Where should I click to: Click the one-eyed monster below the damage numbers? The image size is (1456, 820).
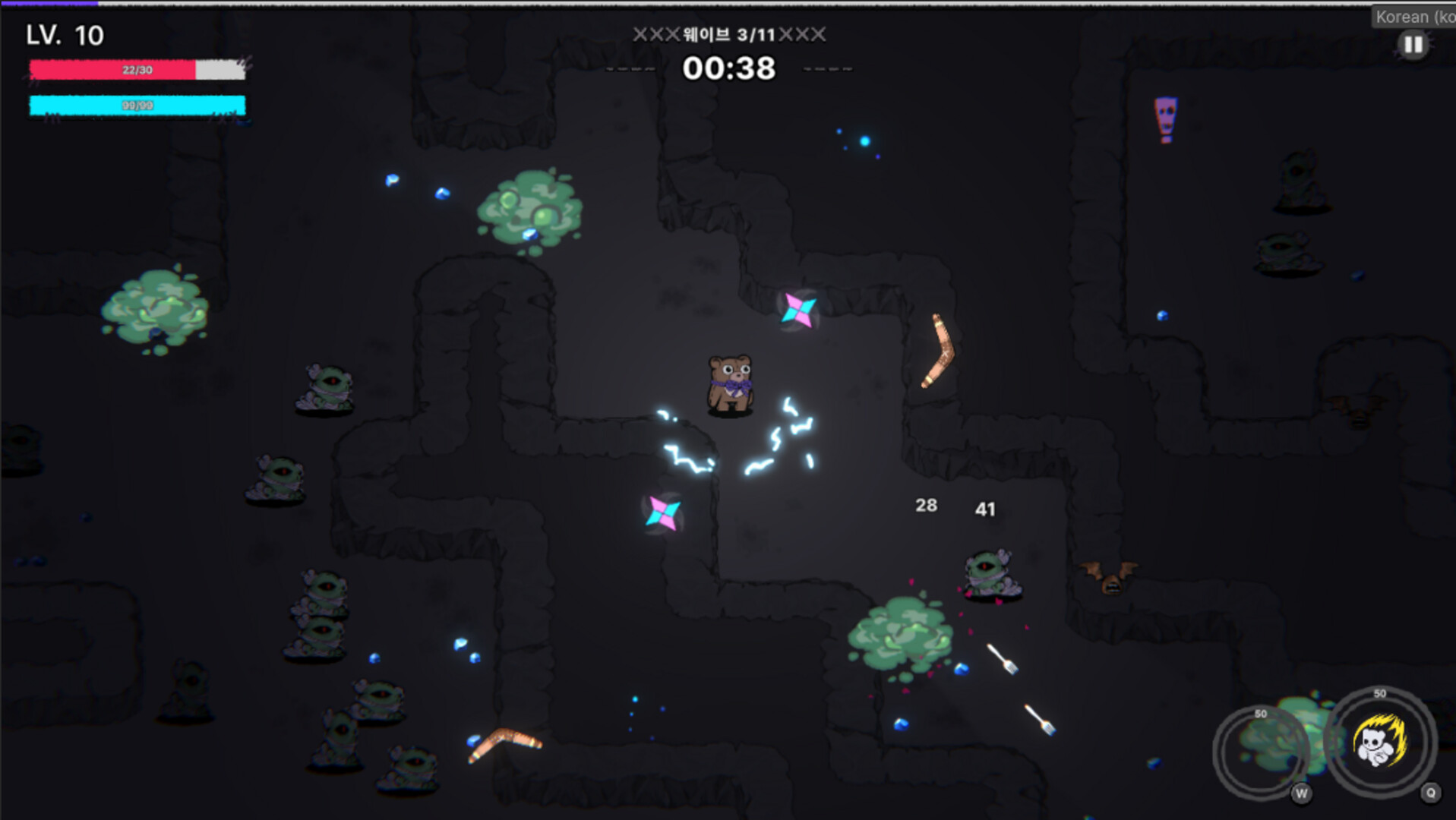pos(989,573)
